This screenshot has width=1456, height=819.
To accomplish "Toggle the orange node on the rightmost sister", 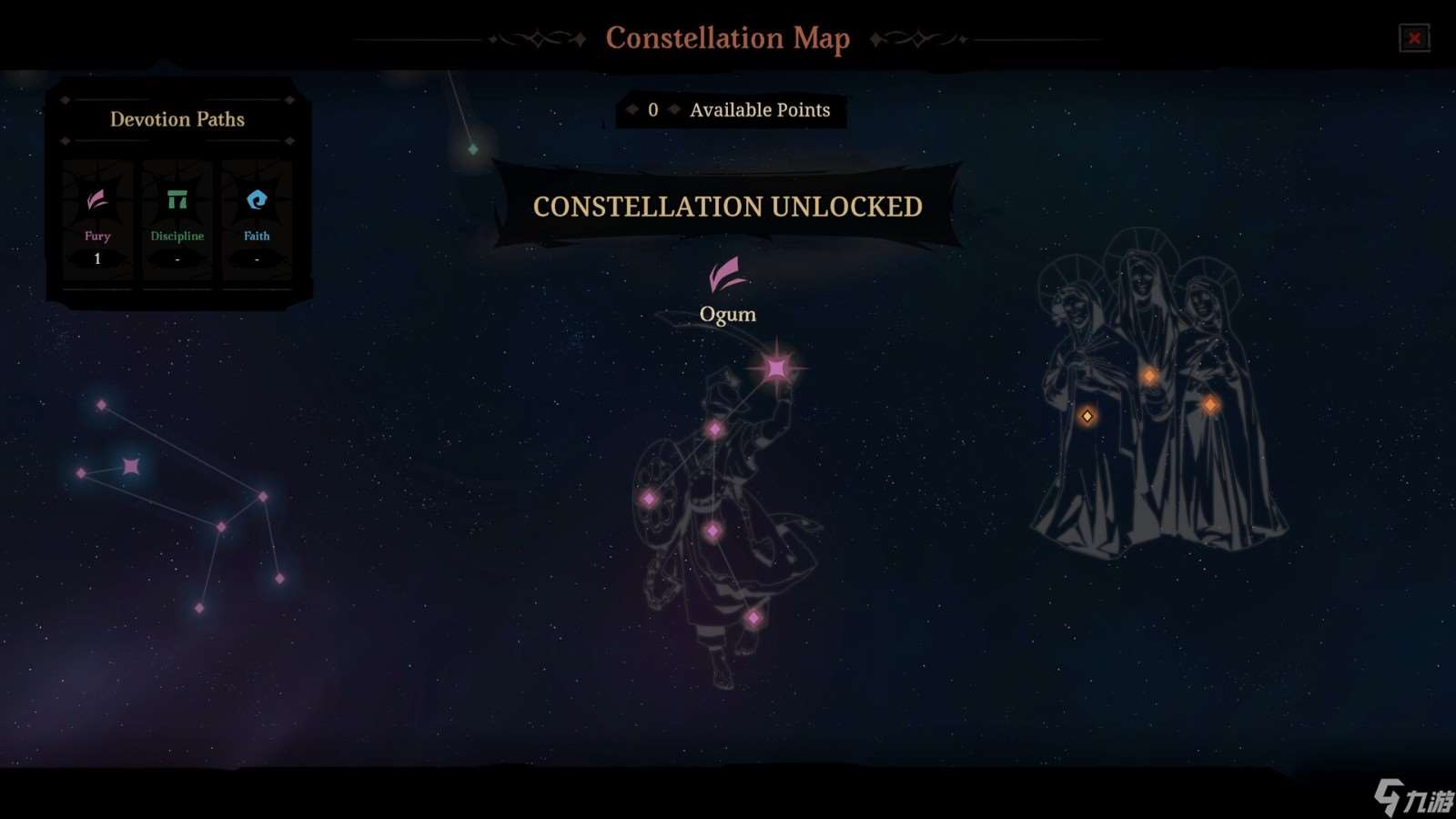I will [x=1210, y=403].
